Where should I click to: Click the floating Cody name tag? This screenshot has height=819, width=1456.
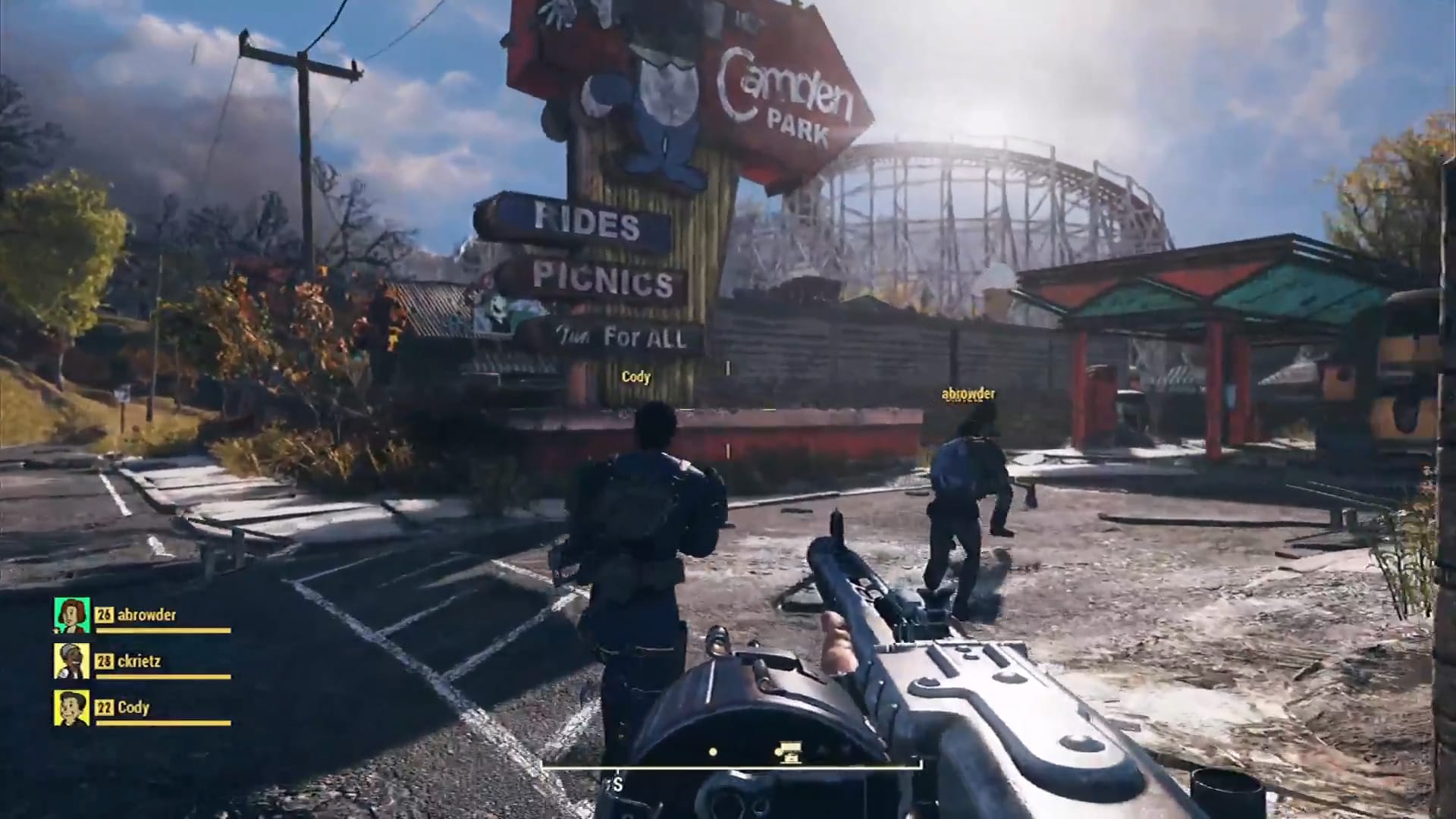point(635,377)
